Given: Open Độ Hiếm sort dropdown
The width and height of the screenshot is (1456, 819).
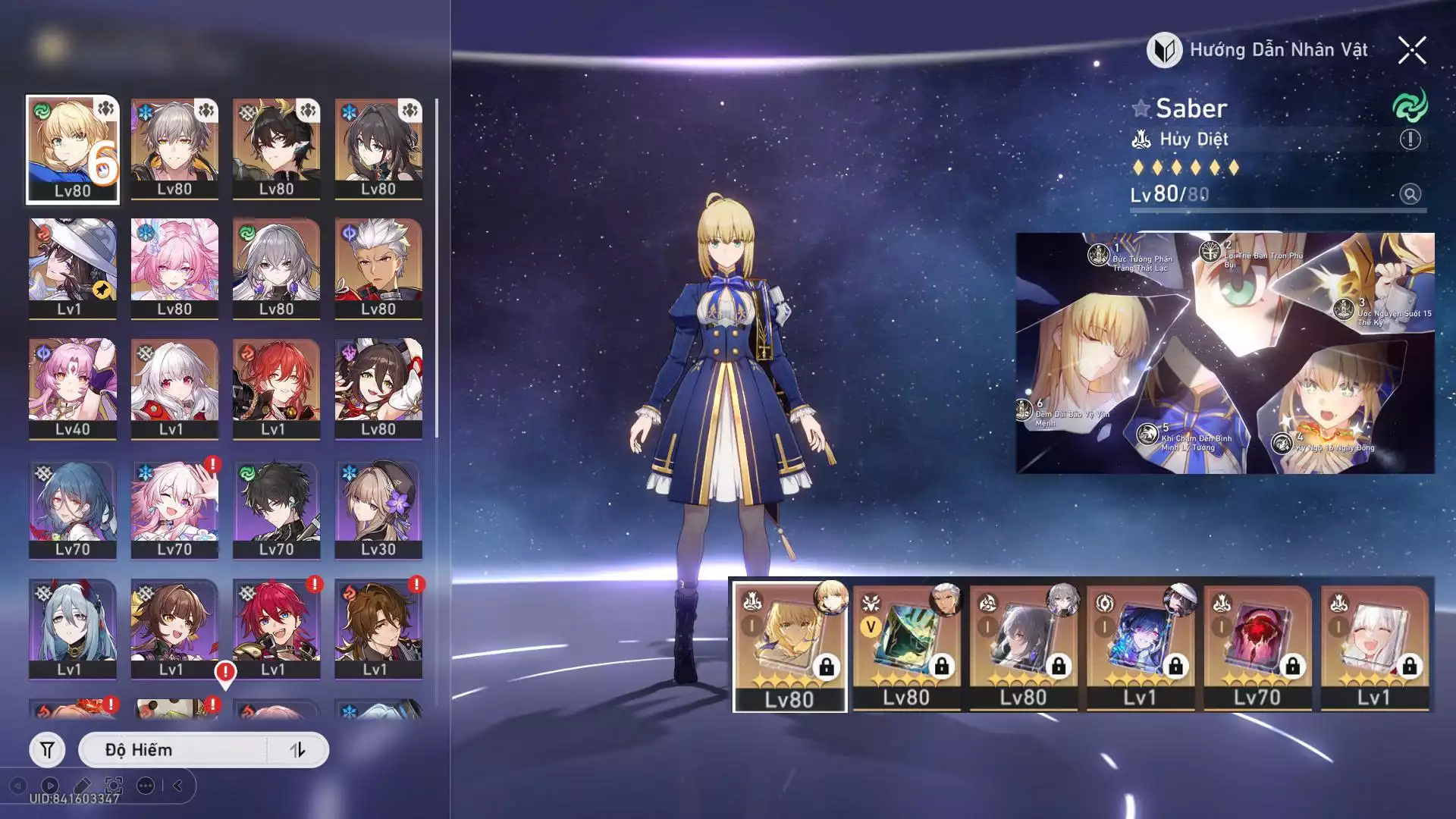Looking at the screenshot, I should pyautogui.click(x=174, y=750).
